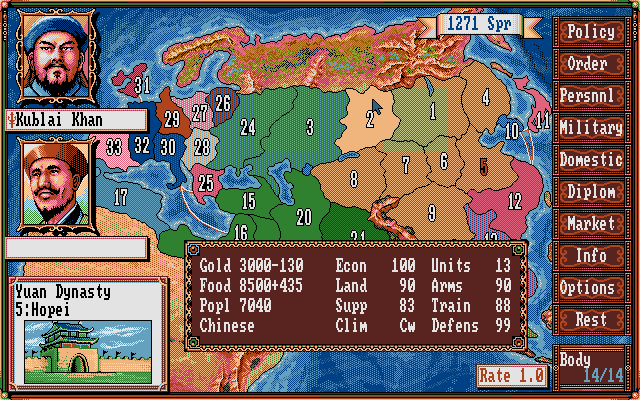Select province 12 on the map
Viewport: 640px width, 400px height.
(514, 201)
